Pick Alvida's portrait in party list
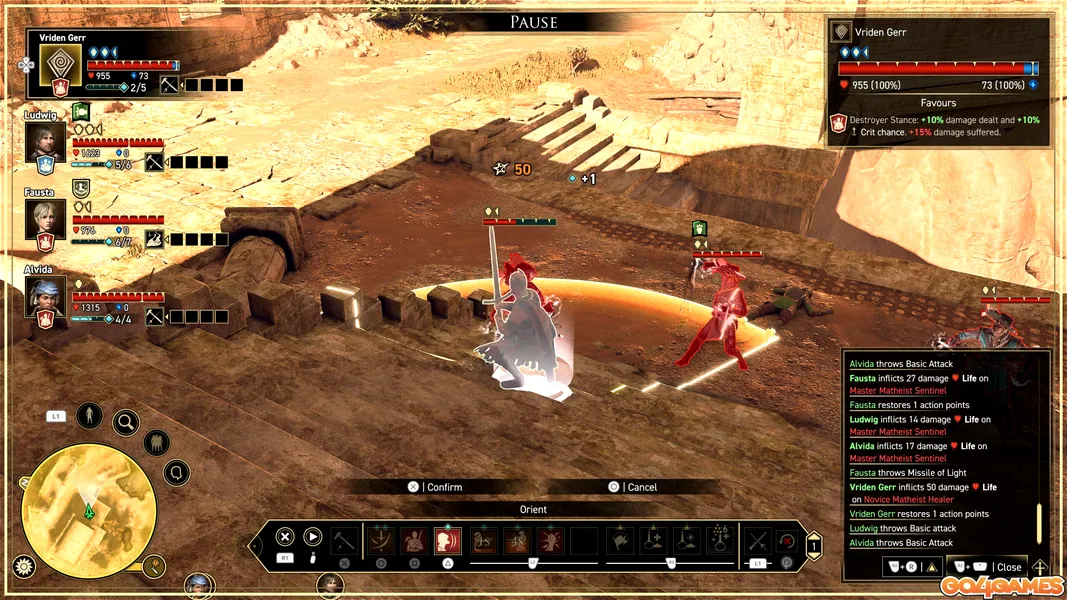This screenshot has height=600, width=1067. coord(46,296)
